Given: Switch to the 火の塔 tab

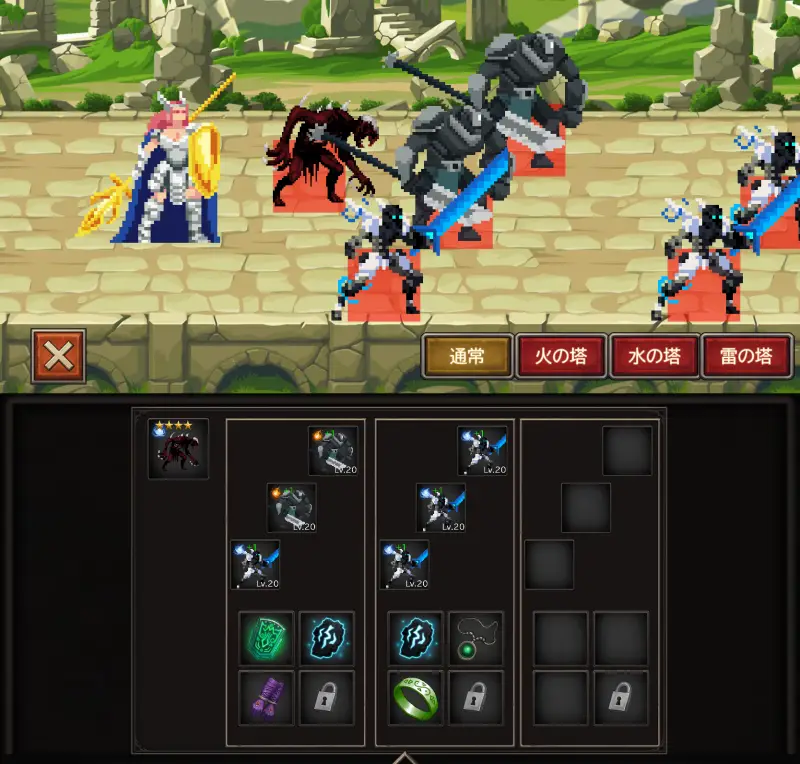Looking at the screenshot, I should (560, 356).
